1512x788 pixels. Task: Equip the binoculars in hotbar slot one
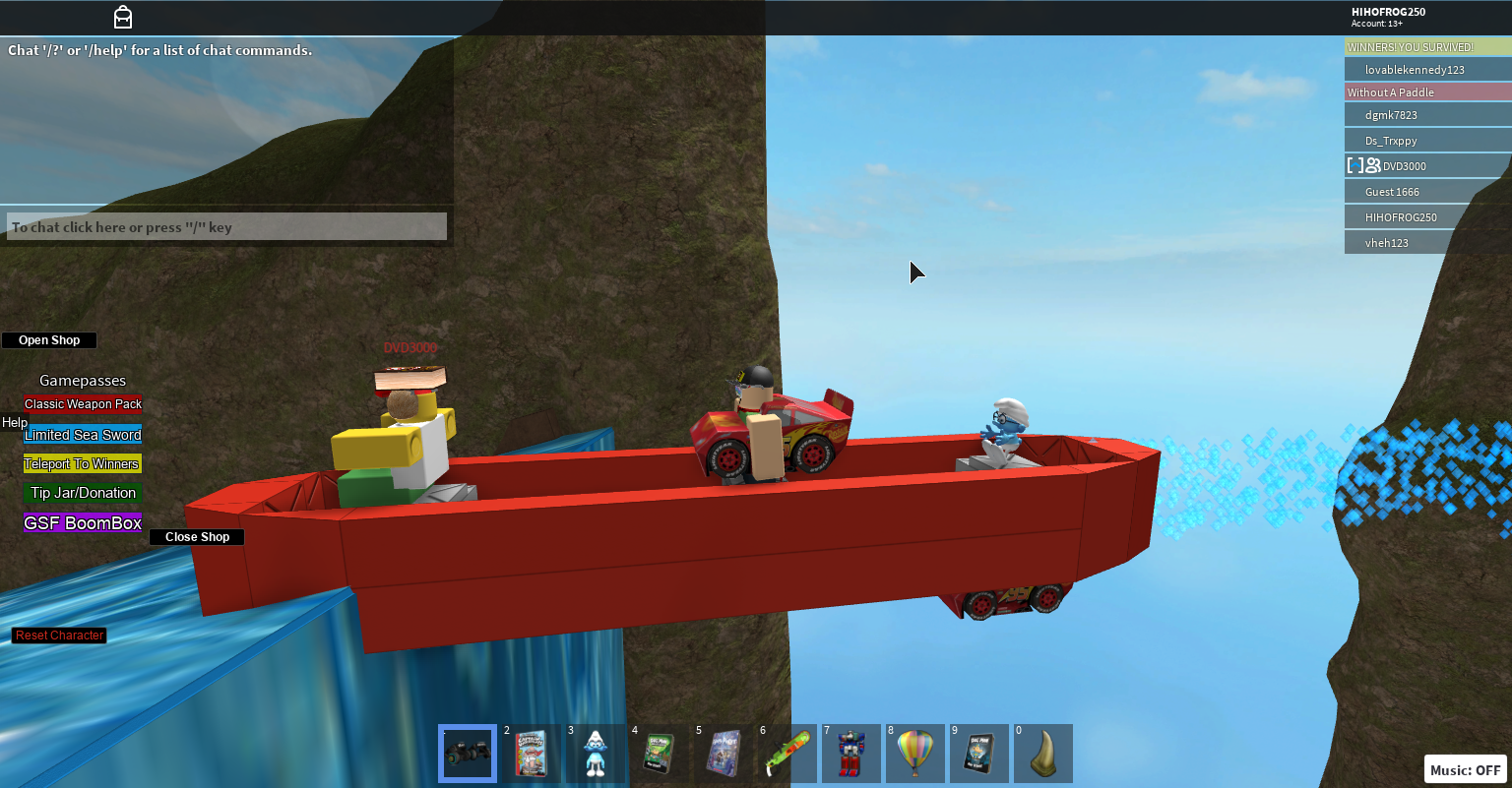point(468,754)
